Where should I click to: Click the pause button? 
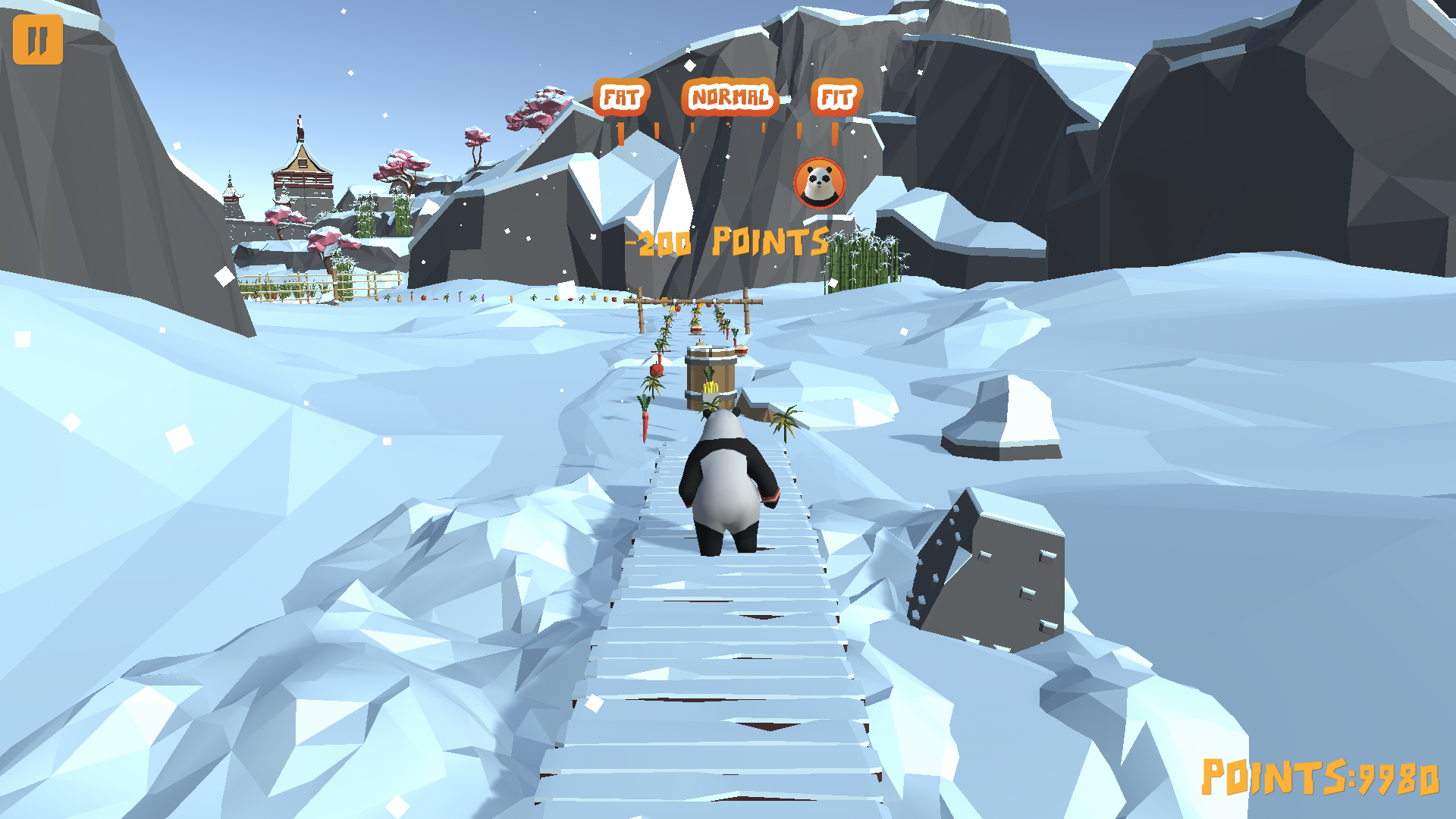coord(39,39)
